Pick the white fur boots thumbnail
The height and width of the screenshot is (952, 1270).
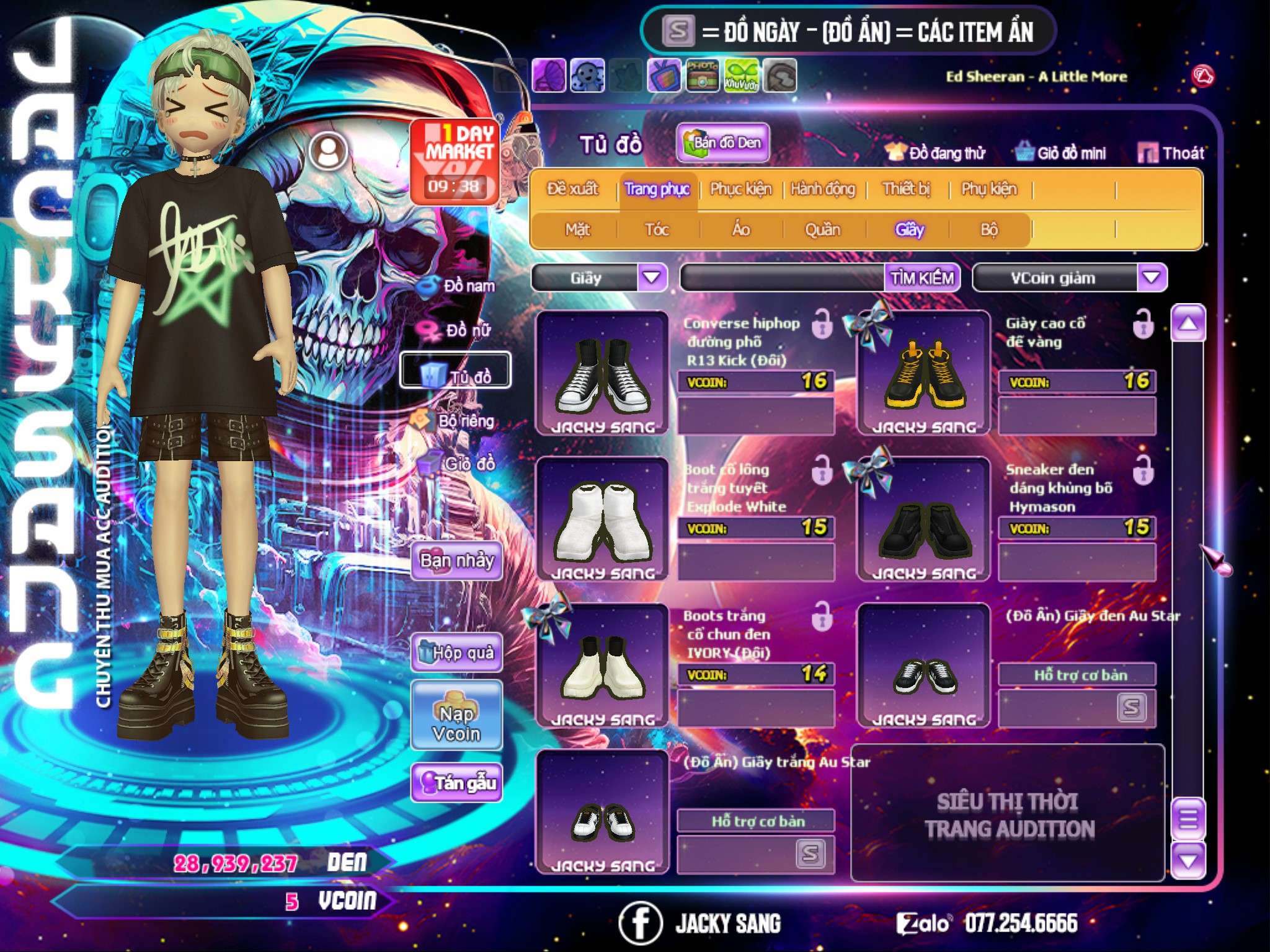coord(602,519)
